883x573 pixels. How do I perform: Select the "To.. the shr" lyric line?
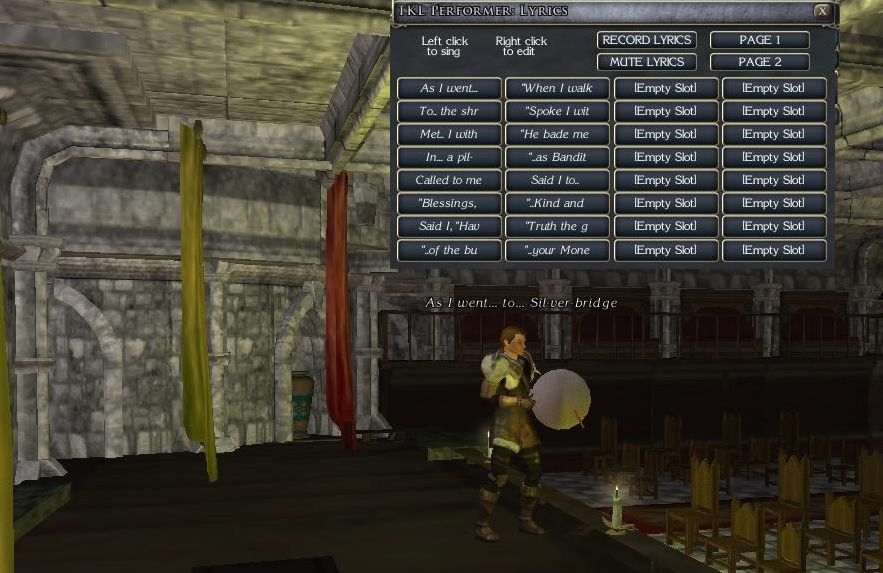449,111
